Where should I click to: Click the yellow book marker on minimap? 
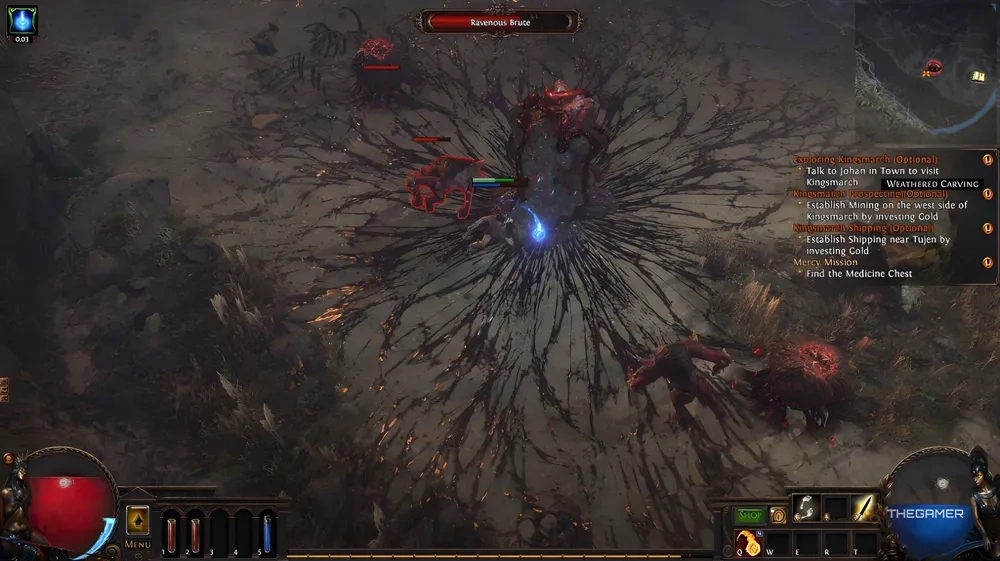[x=978, y=76]
